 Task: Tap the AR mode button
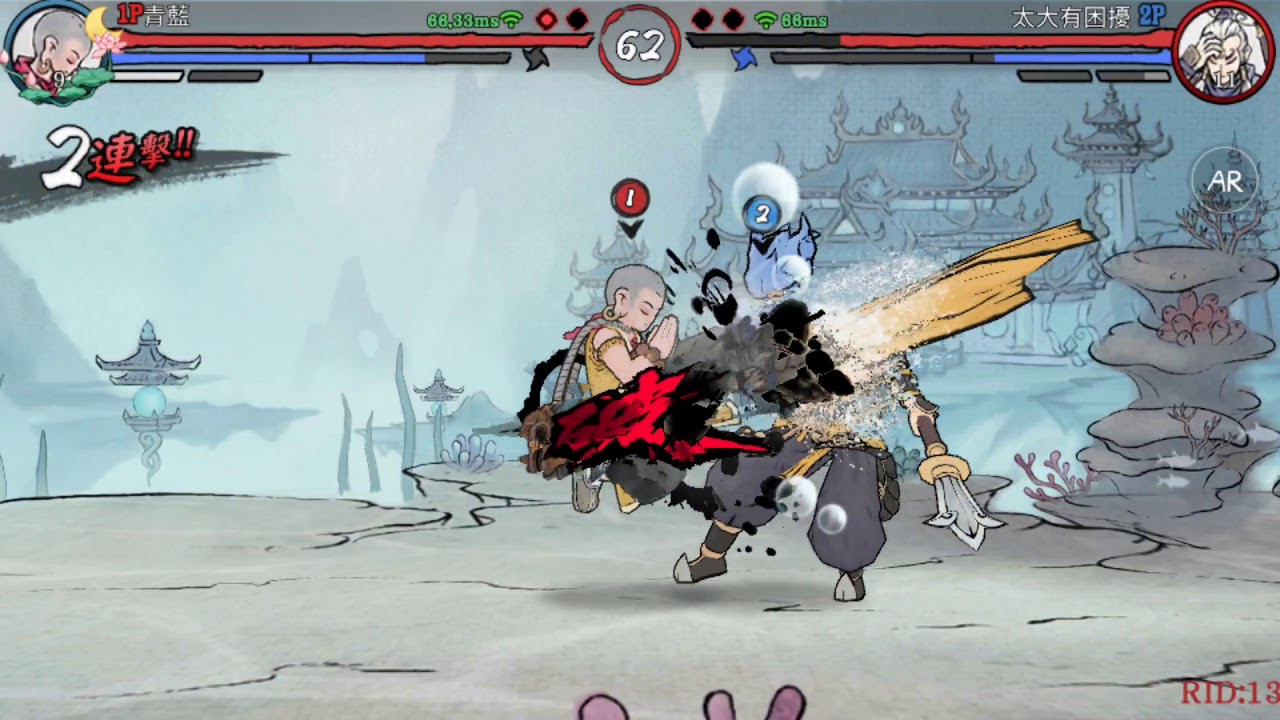pos(1225,181)
